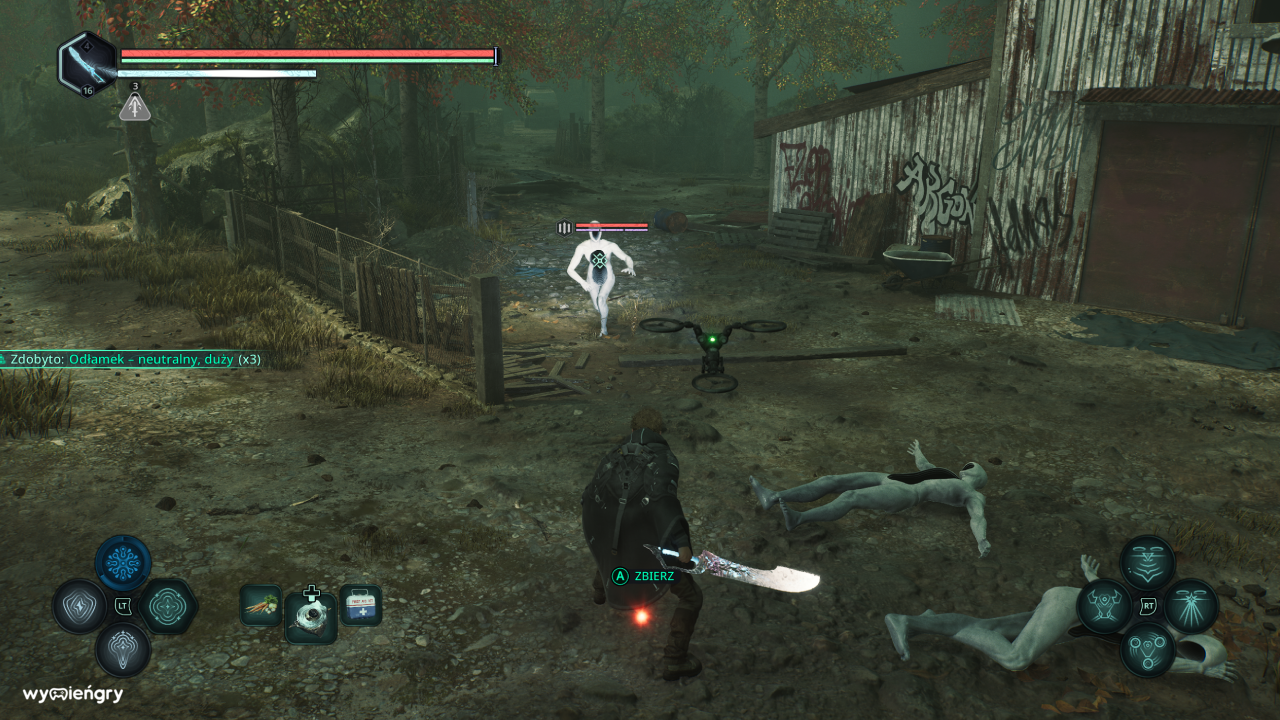1280x720 pixels.
Task: Select the carrots food item slot
Action: point(260,605)
